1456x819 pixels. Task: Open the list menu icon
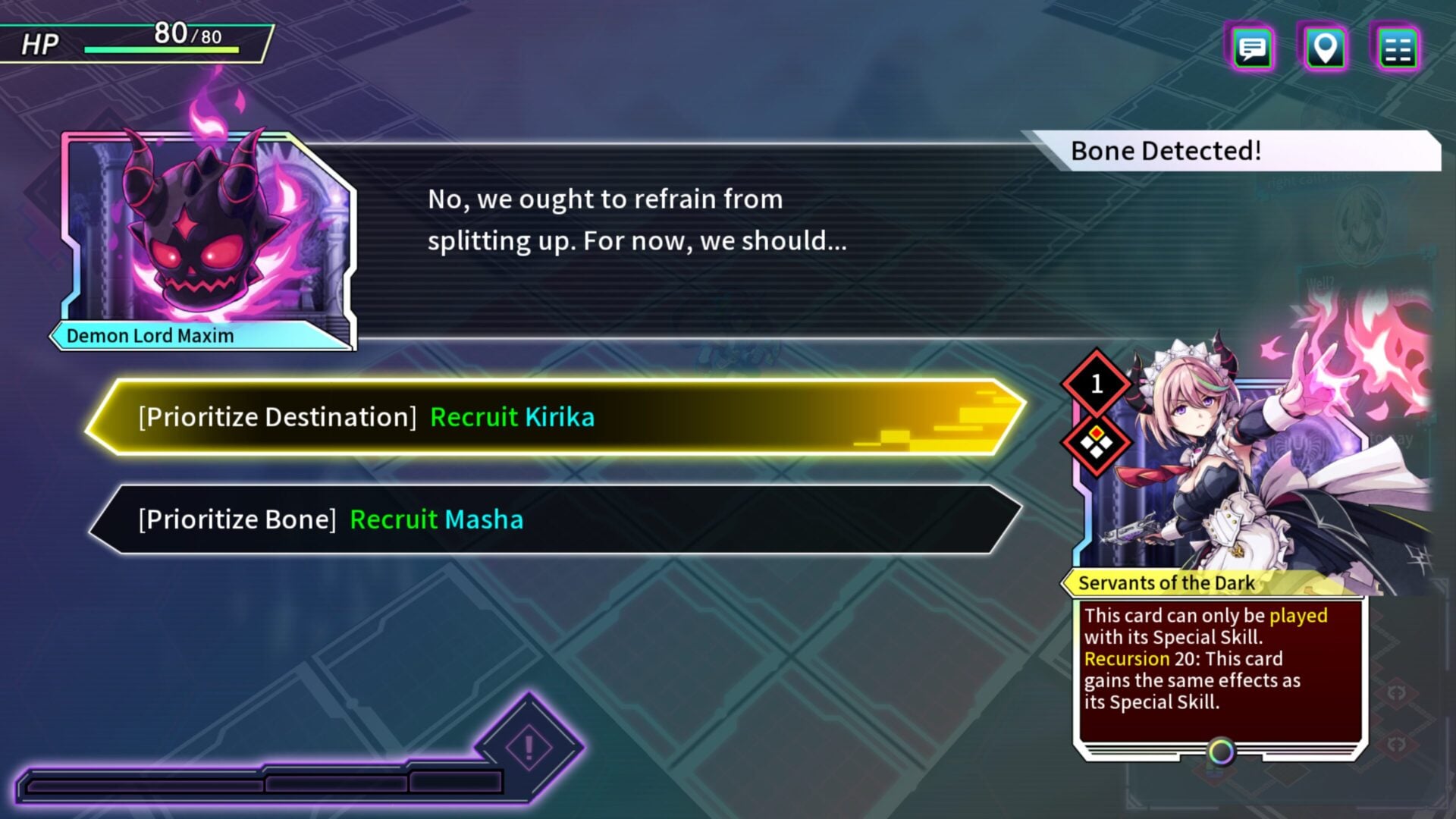click(x=1397, y=49)
